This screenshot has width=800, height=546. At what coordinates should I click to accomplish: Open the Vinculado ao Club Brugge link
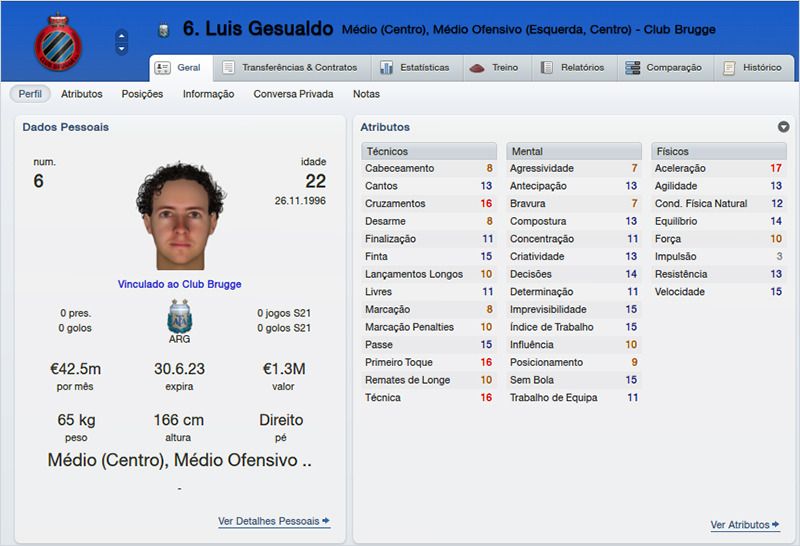pos(179,284)
